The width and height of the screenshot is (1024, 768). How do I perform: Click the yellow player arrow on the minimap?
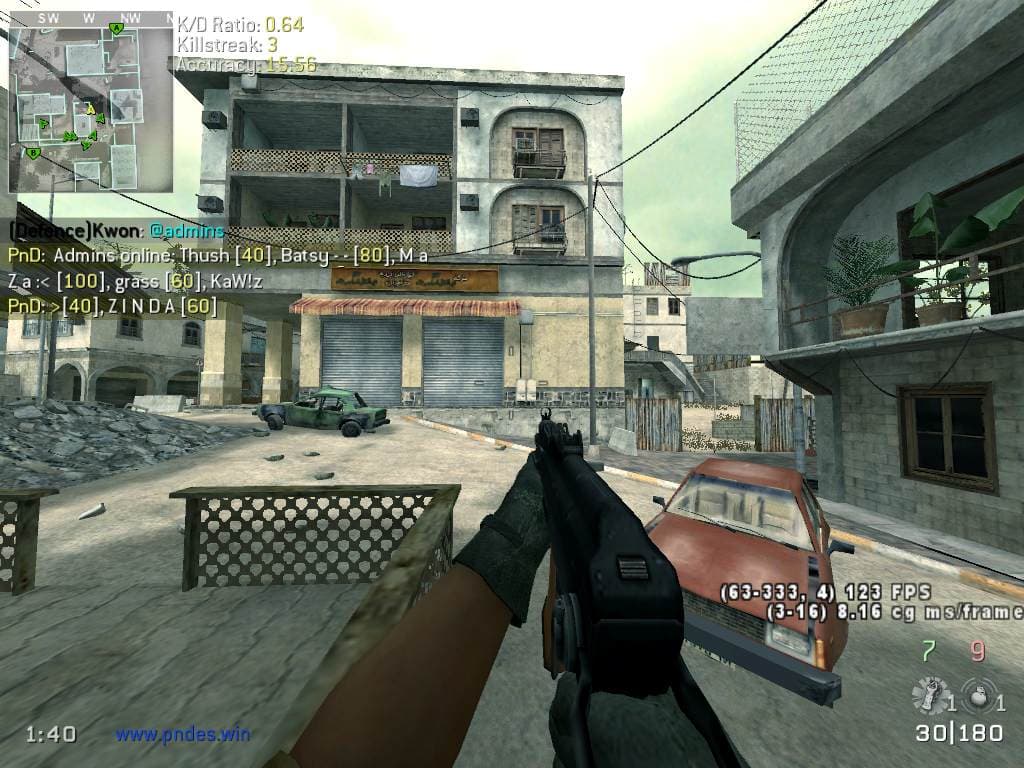[x=90, y=108]
